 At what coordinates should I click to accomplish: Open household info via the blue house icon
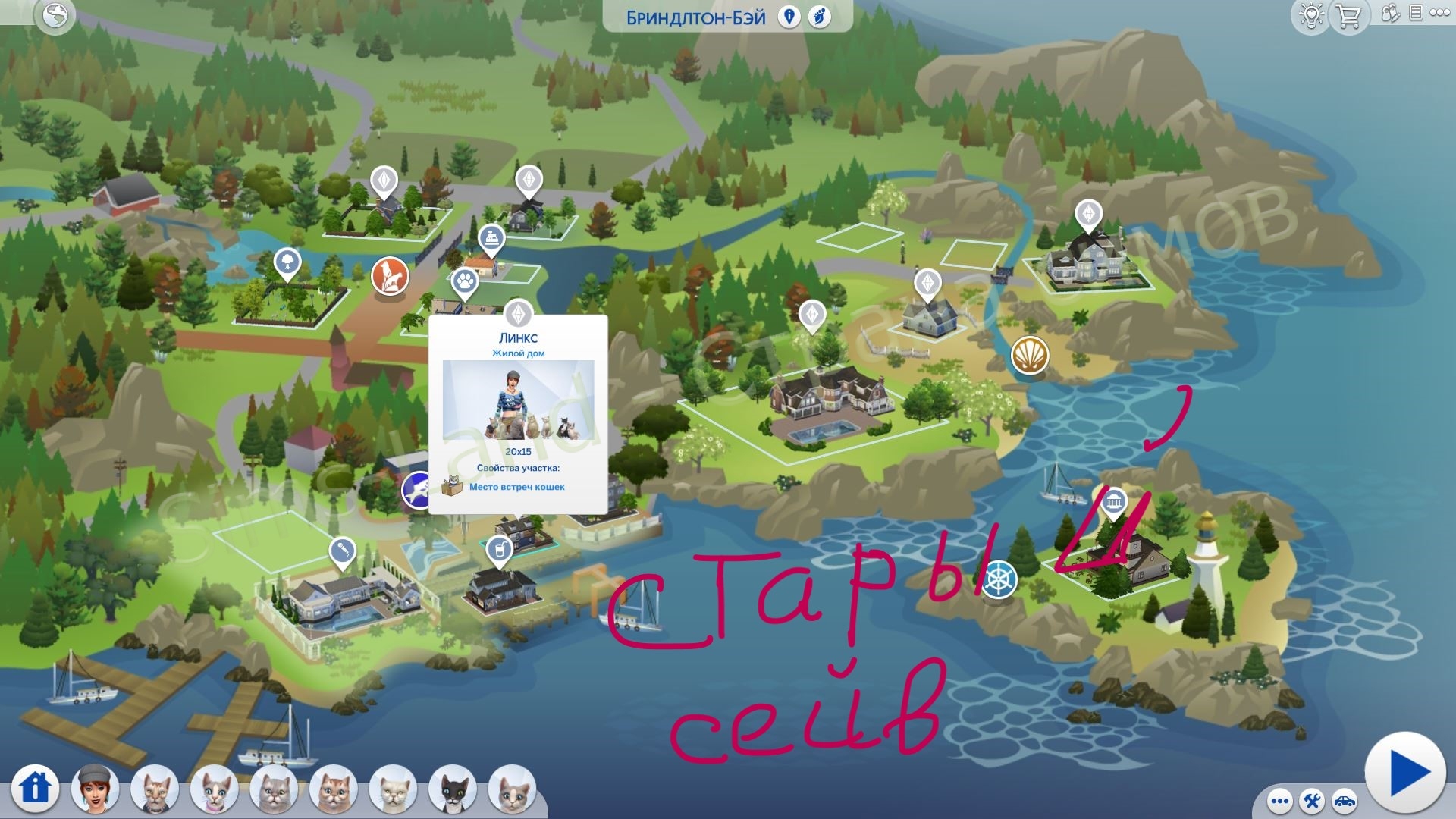35,789
